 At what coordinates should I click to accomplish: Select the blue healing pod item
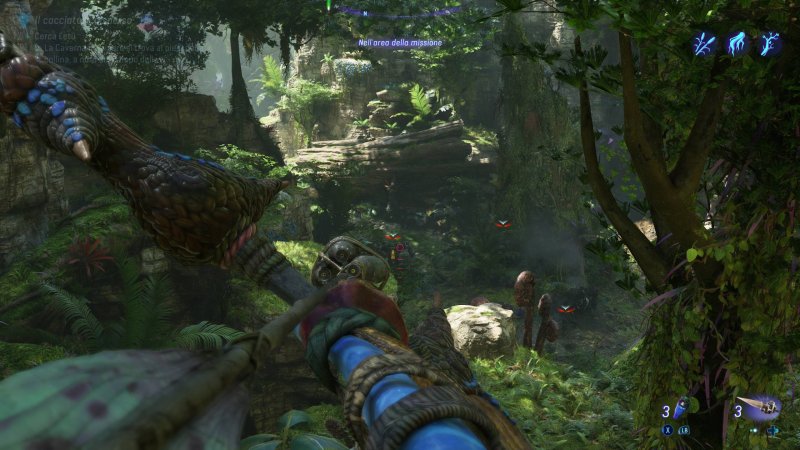tap(681, 408)
